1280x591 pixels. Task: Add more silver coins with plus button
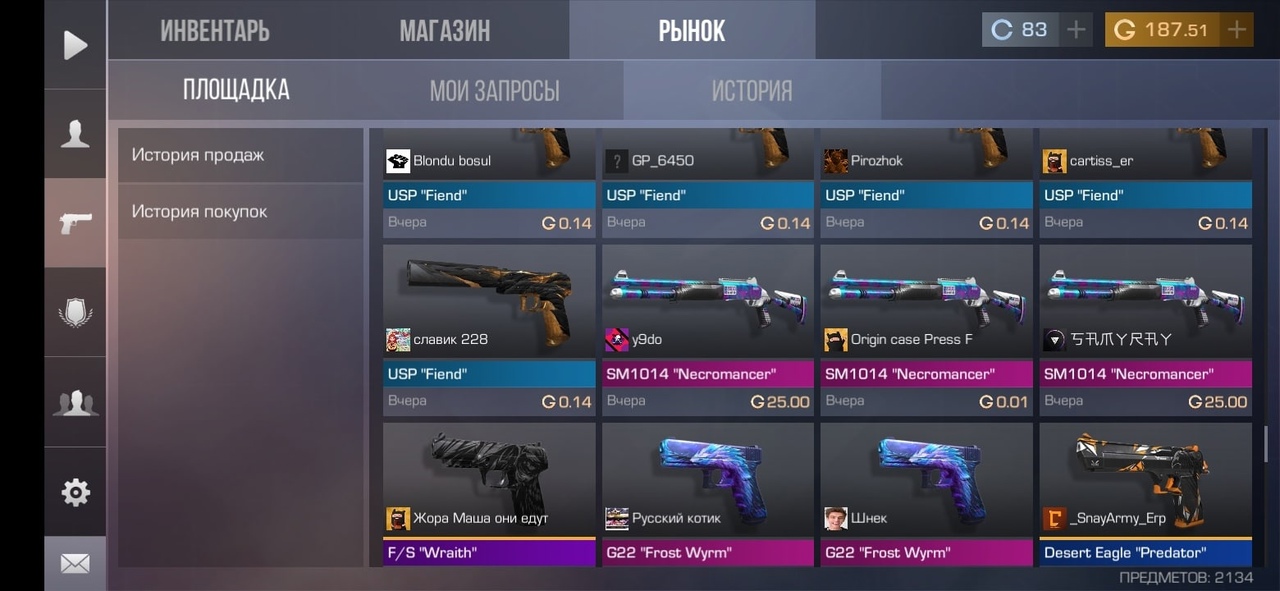tap(1076, 30)
